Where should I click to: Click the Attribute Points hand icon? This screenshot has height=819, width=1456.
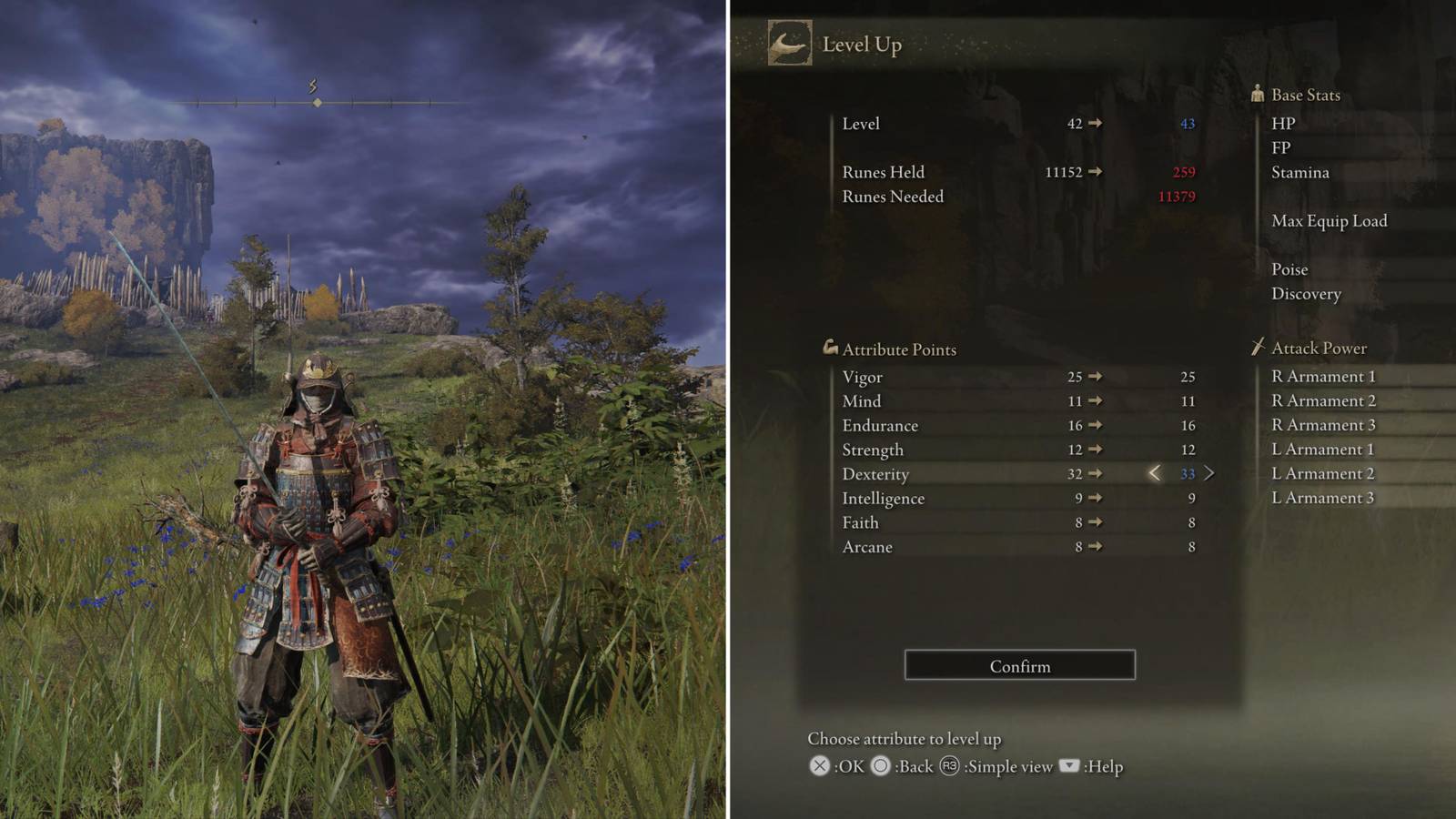coord(833,347)
